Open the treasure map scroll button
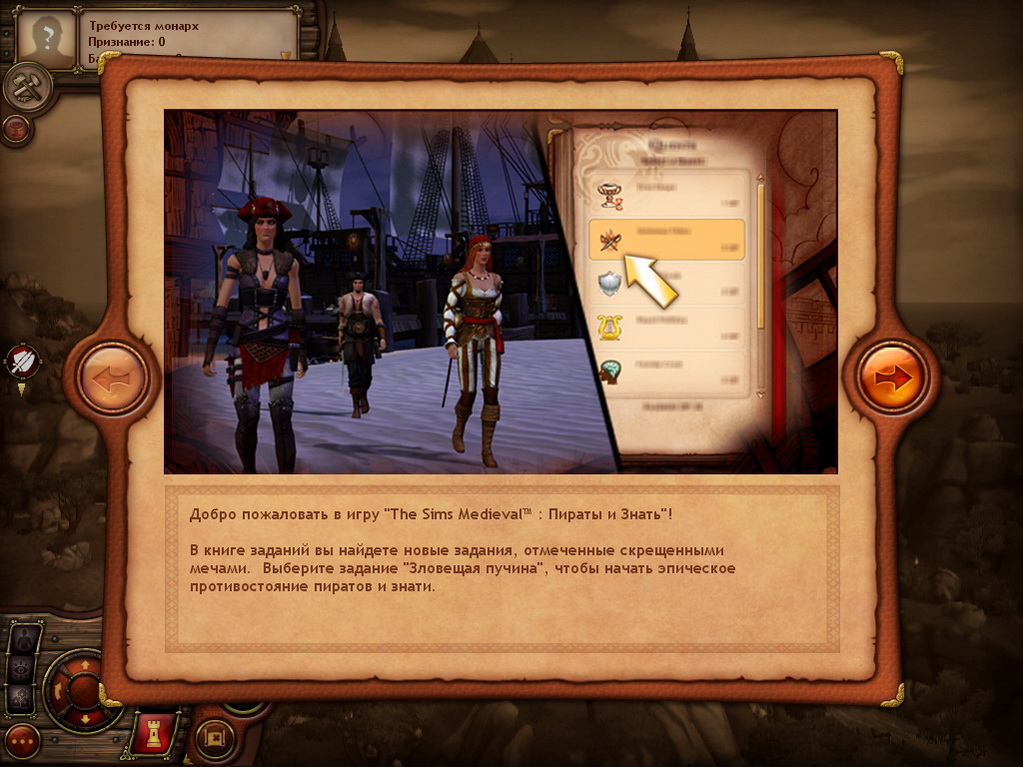Image resolution: width=1023 pixels, height=767 pixels. tap(214, 740)
